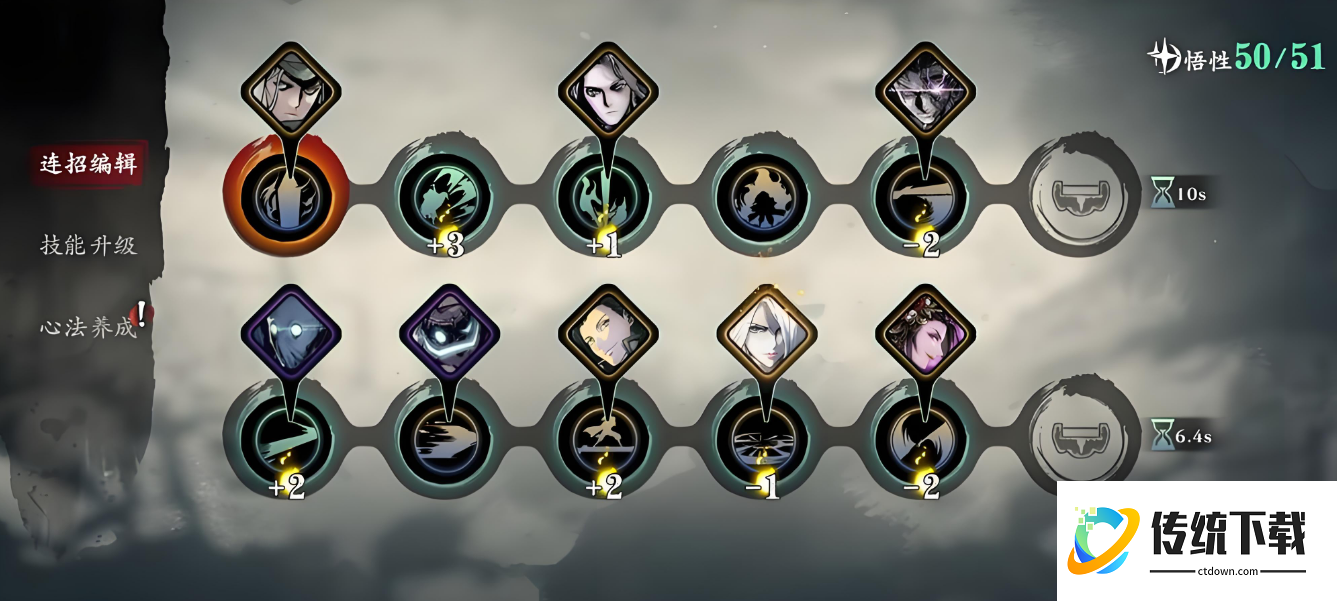Screen dimensions: 1337x601
Task: Open the 心法养成 tab
Action: [88, 327]
